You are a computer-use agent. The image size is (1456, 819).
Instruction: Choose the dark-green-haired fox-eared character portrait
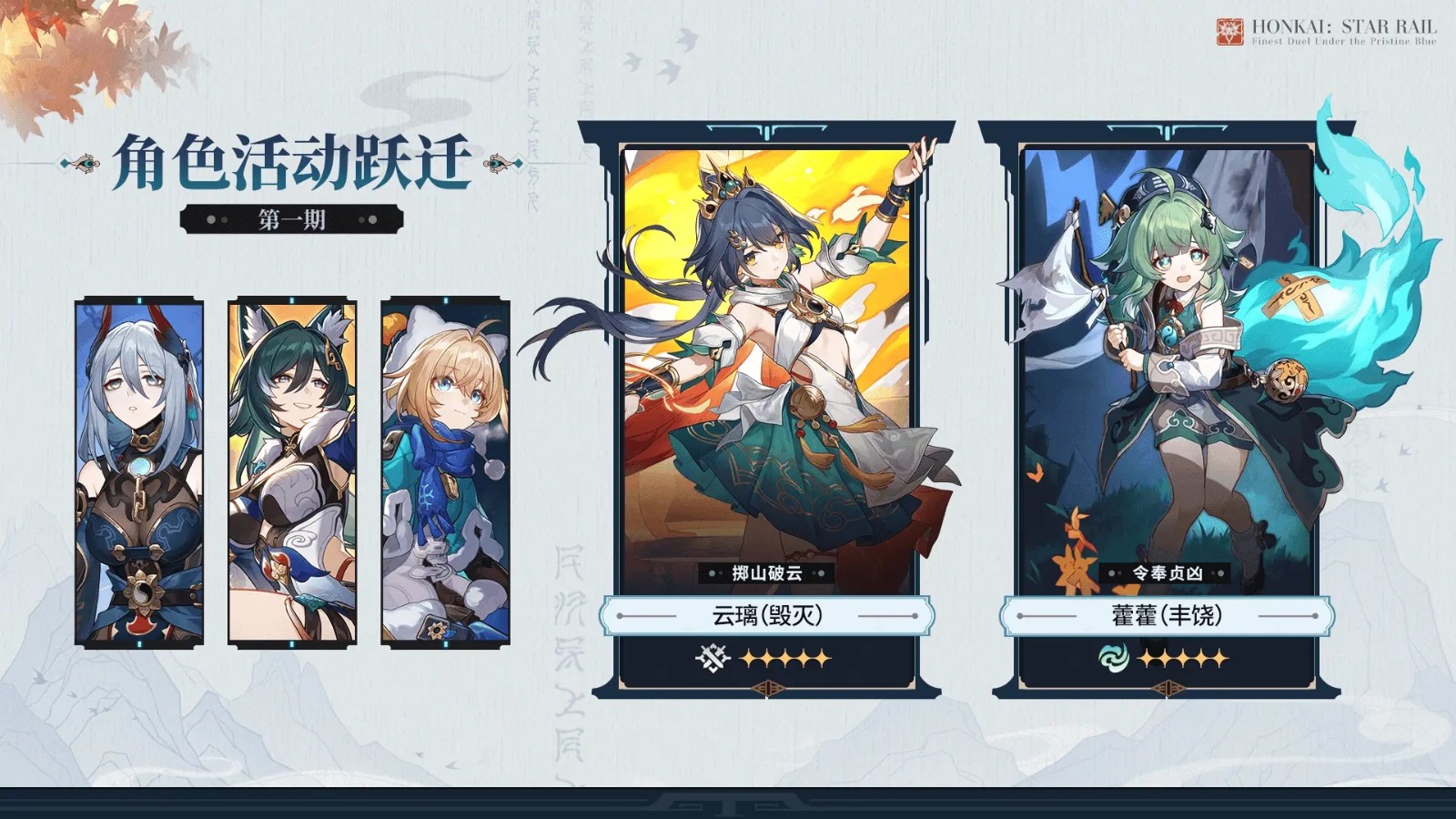[x=292, y=471]
